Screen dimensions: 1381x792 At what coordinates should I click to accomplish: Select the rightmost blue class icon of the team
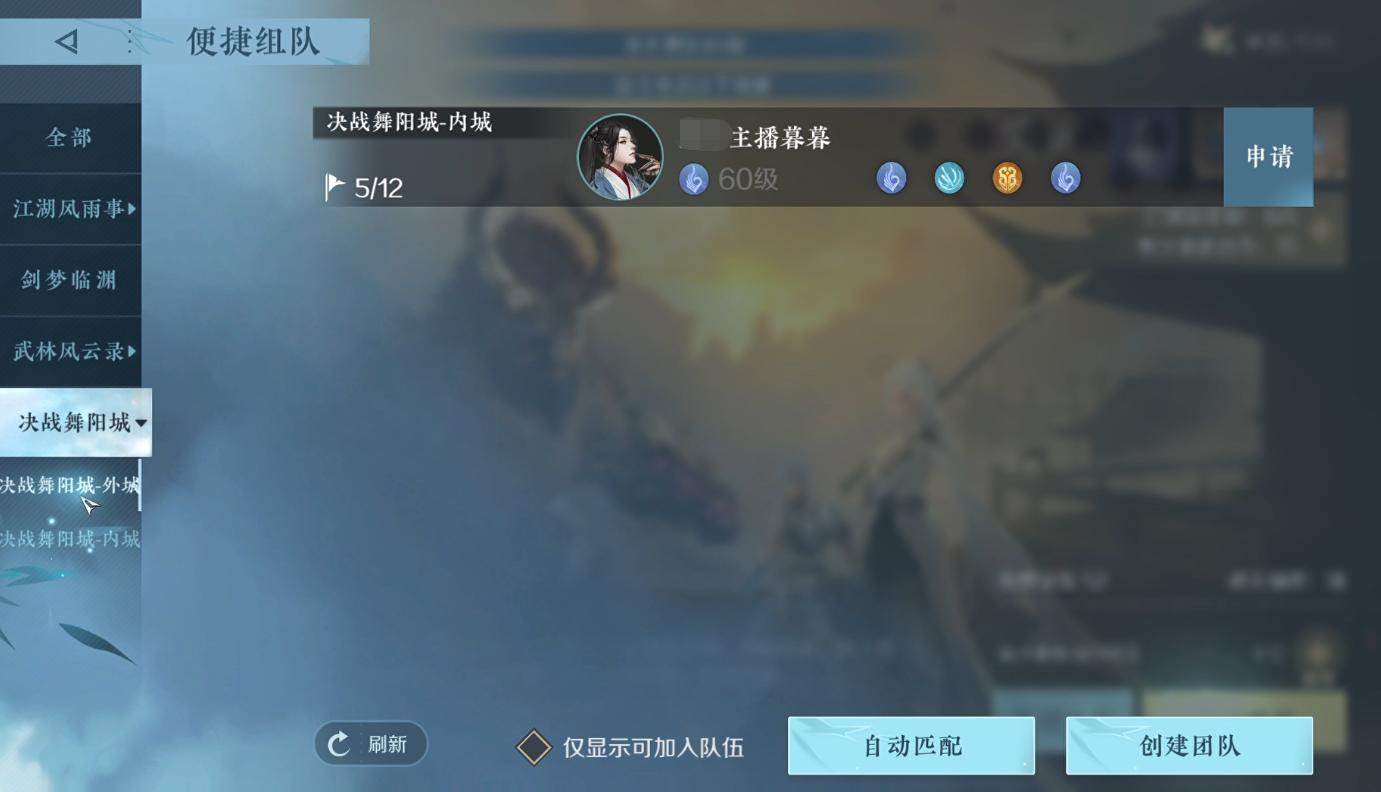pos(1064,178)
